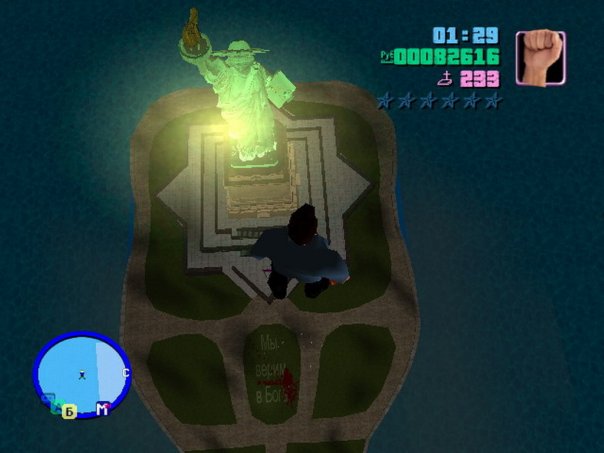This screenshot has height=453, width=604.
Task: Select the player position marker on radar
Action: (81, 376)
